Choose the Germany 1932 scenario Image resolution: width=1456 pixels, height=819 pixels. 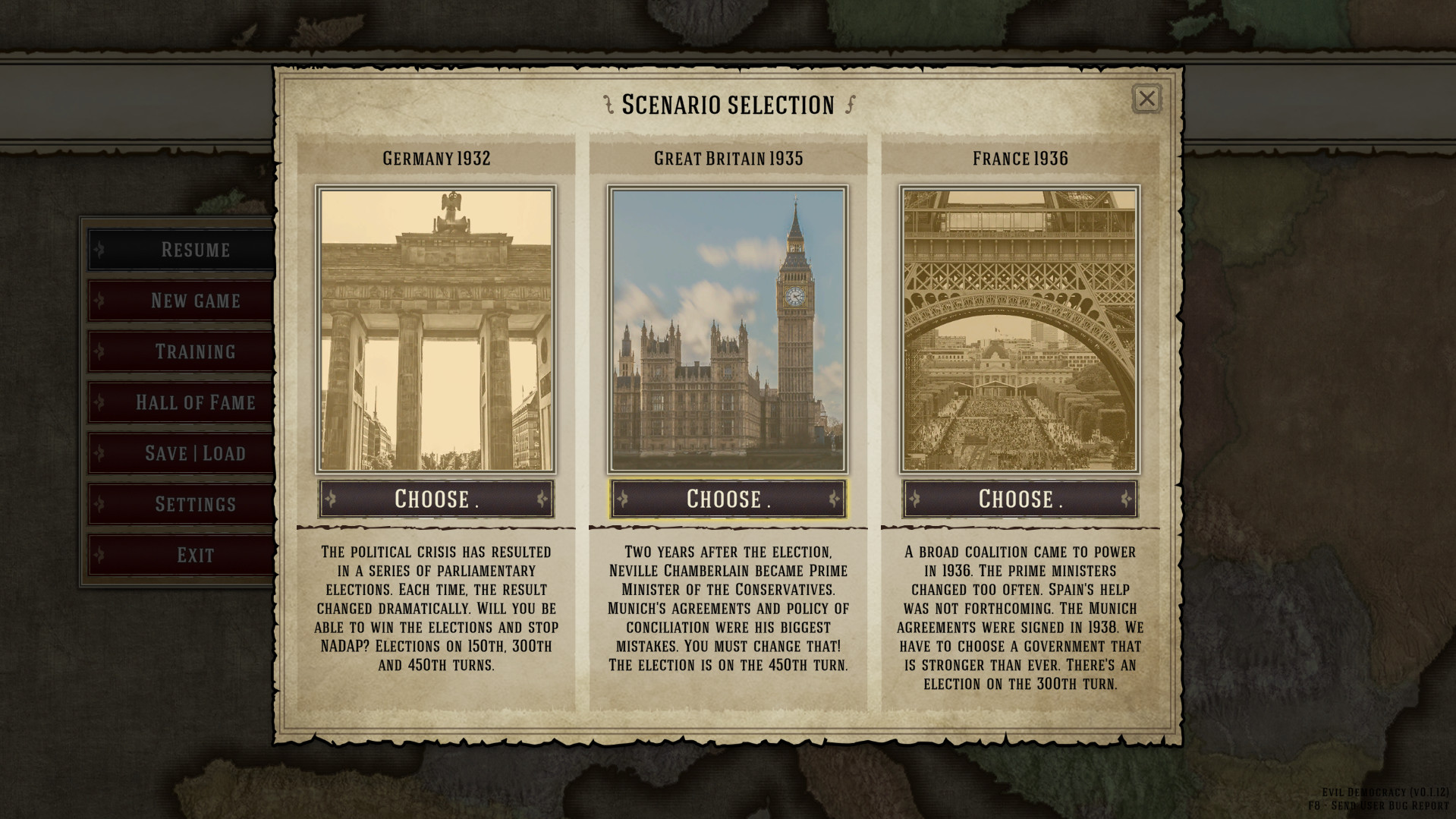click(436, 499)
